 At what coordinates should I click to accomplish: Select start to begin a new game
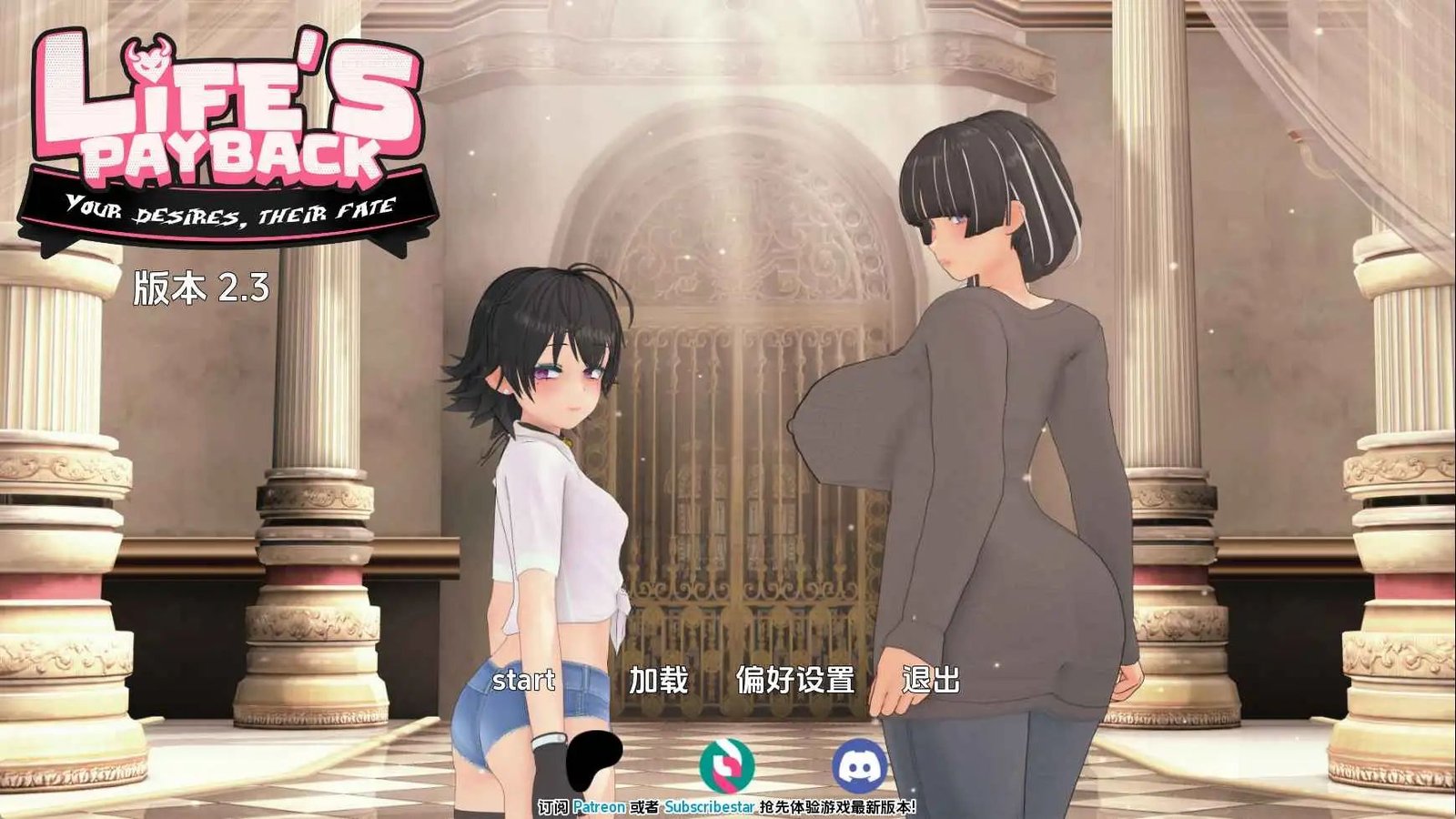point(526,679)
